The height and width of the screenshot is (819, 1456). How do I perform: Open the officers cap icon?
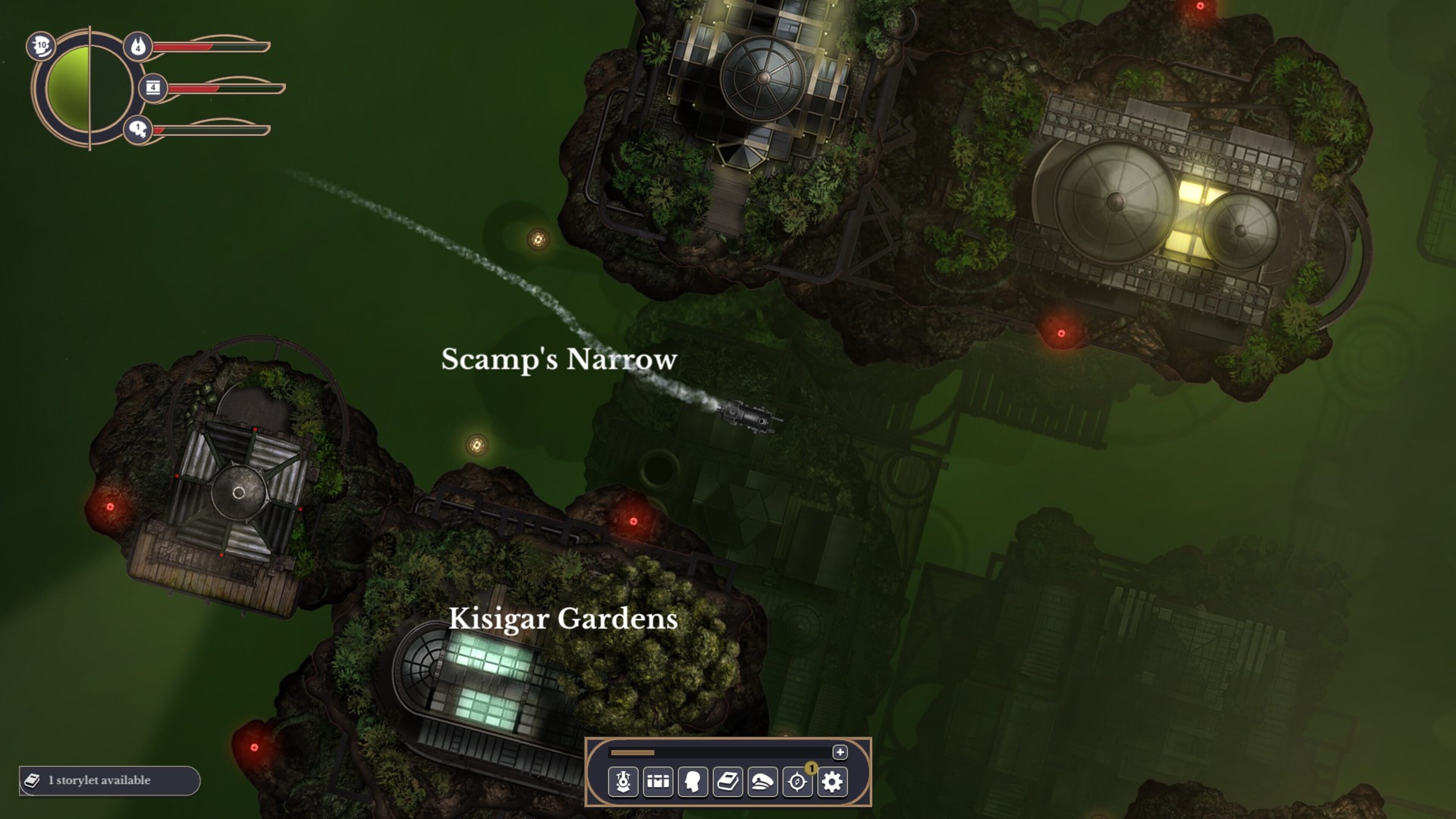[763, 782]
